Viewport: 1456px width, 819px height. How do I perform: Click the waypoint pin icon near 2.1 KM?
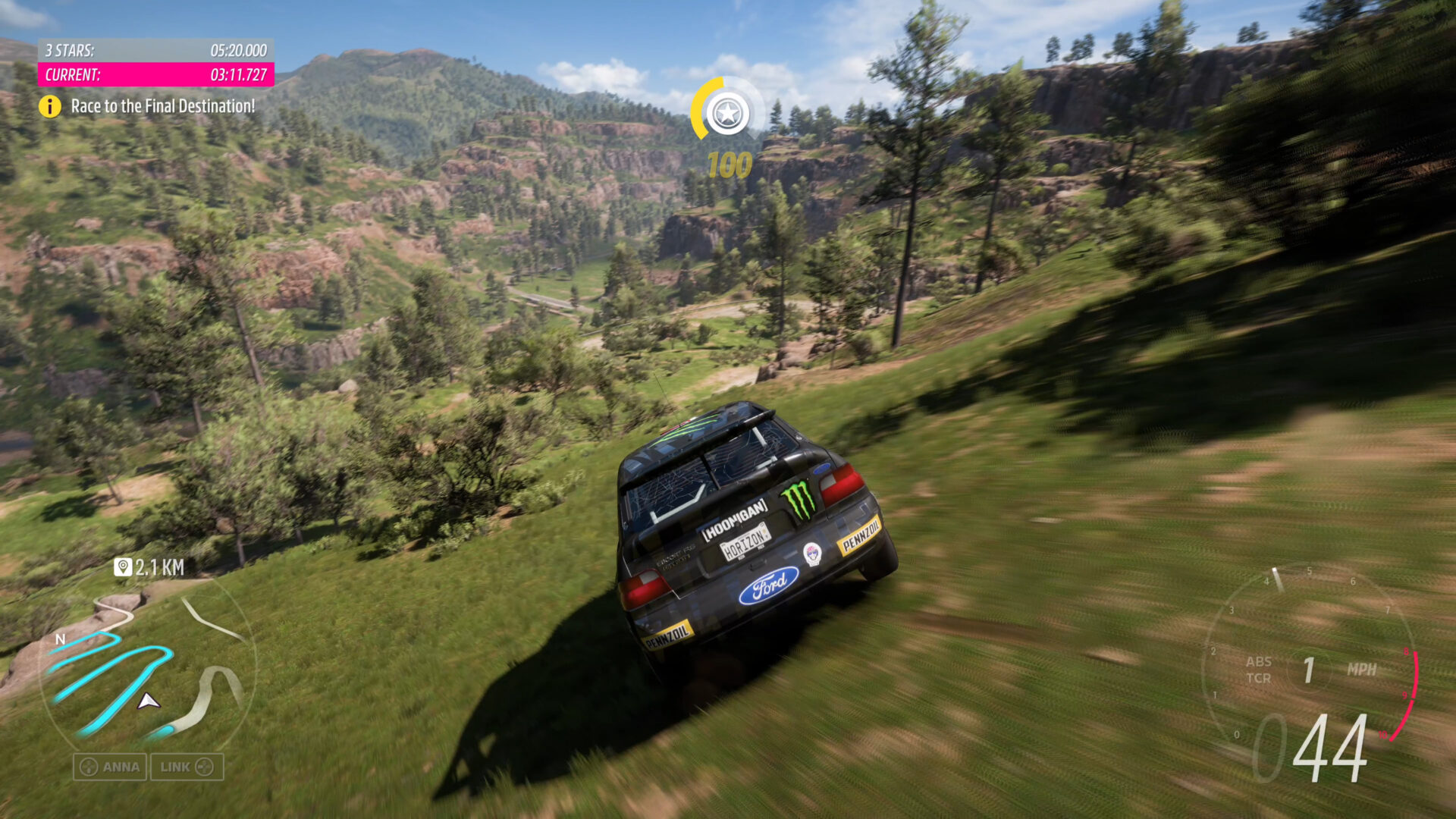click(124, 566)
